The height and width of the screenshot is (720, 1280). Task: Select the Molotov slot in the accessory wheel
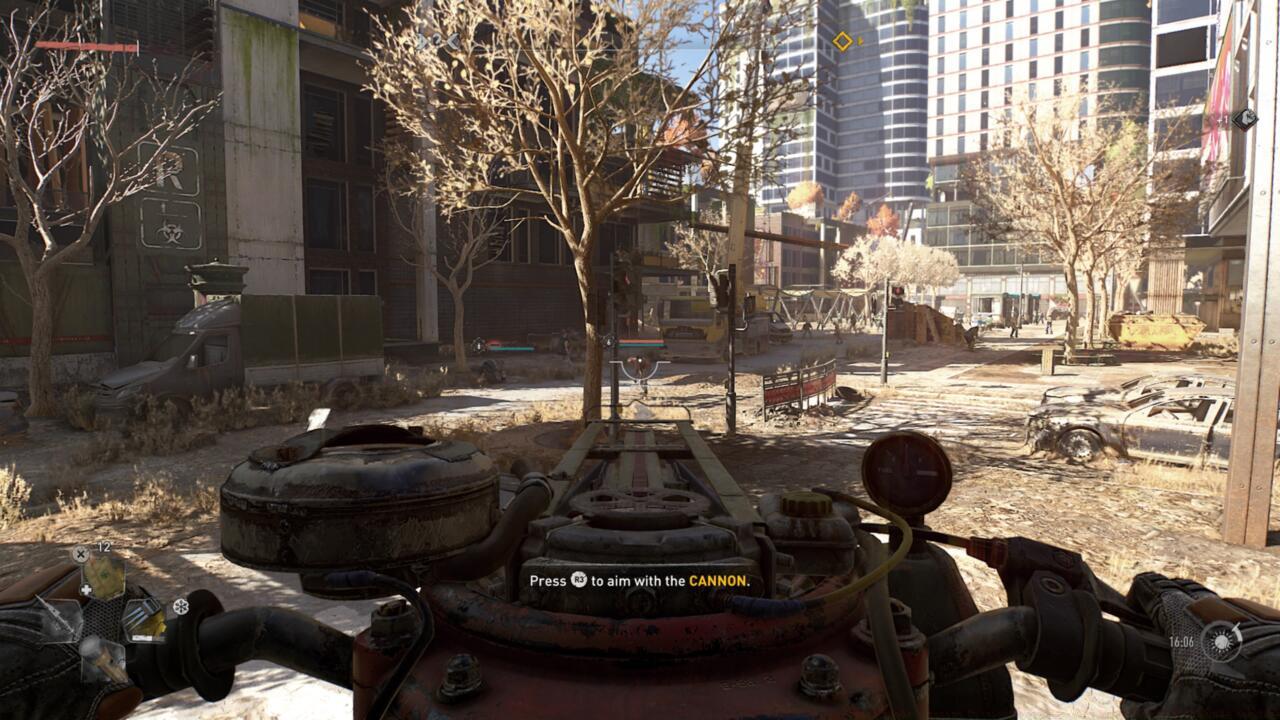104,662
